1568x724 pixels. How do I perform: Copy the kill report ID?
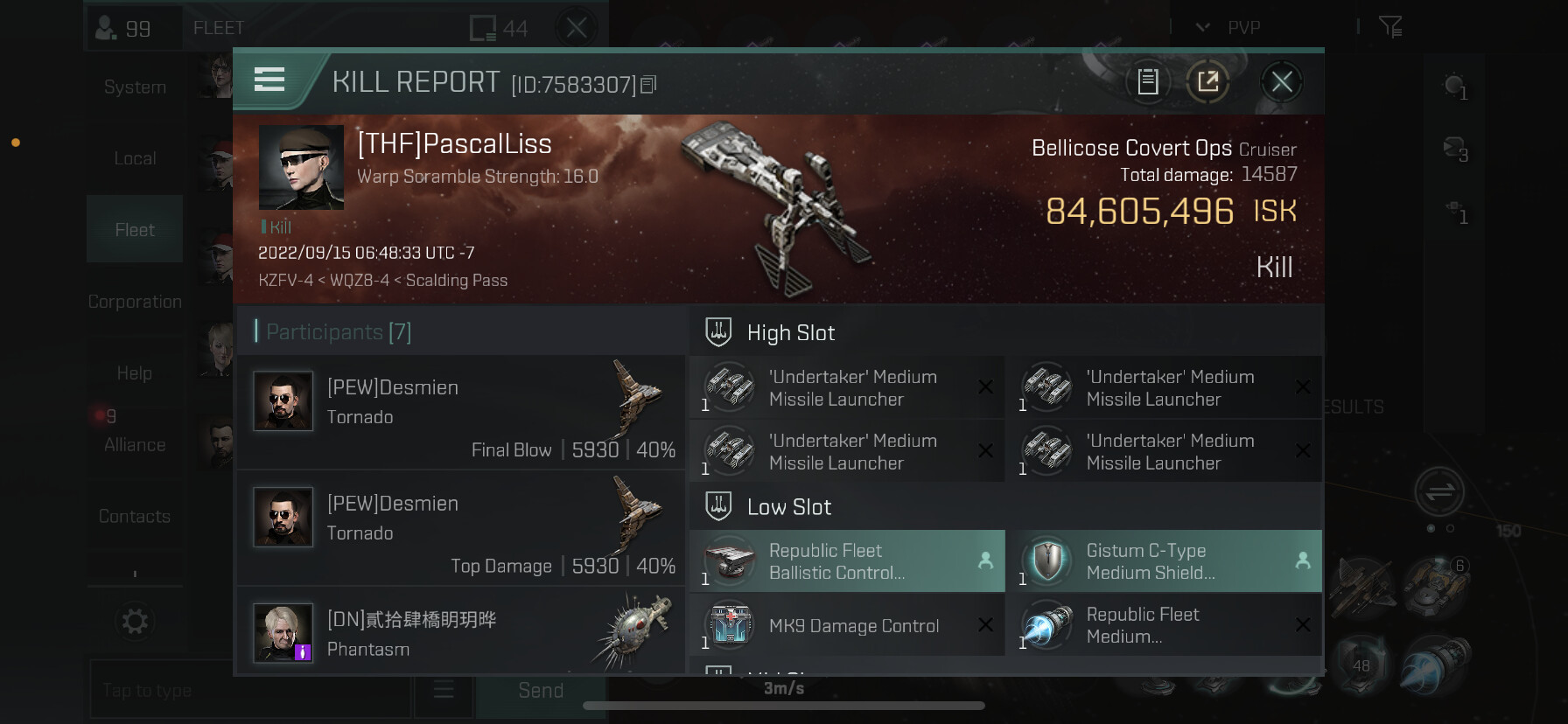point(648,85)
